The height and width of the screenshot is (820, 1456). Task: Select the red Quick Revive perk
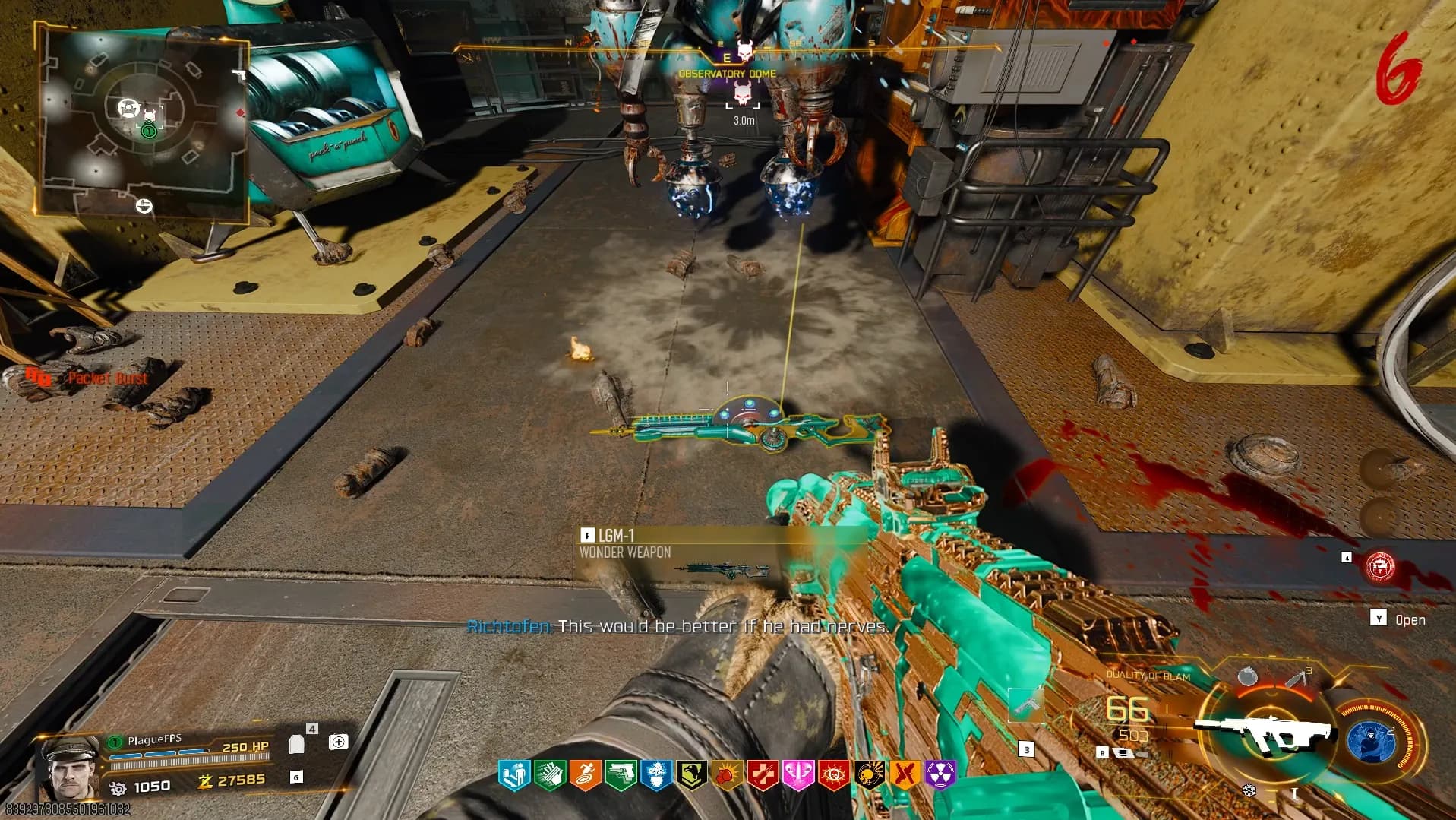click(x=763, y=775)
